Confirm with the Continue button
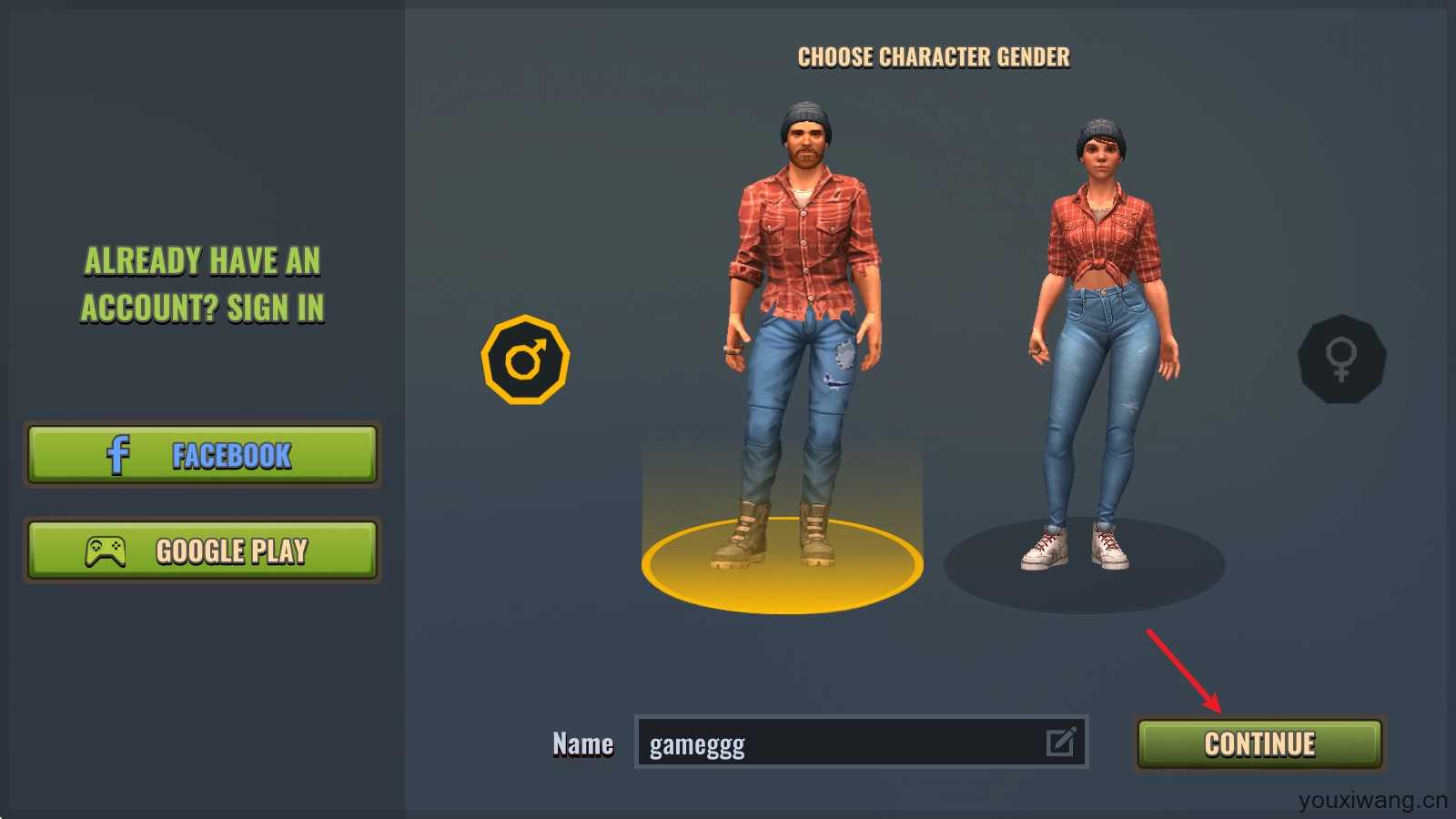This screenshot has height=819, width=1456. [1259, 743]
